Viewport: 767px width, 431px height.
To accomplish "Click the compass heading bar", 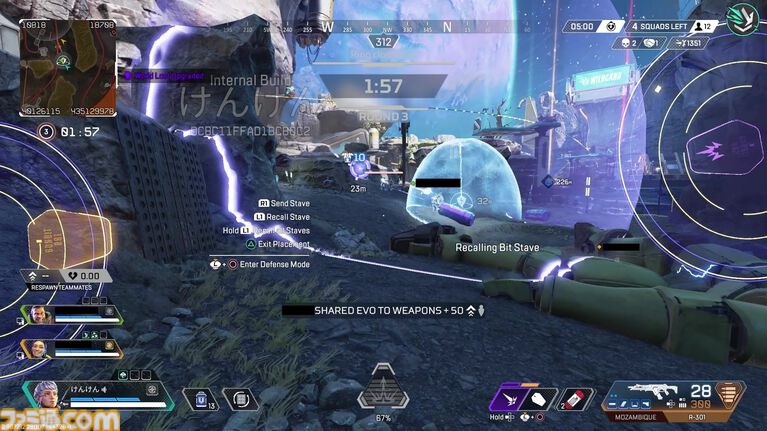I will click(x=384, y=29).
